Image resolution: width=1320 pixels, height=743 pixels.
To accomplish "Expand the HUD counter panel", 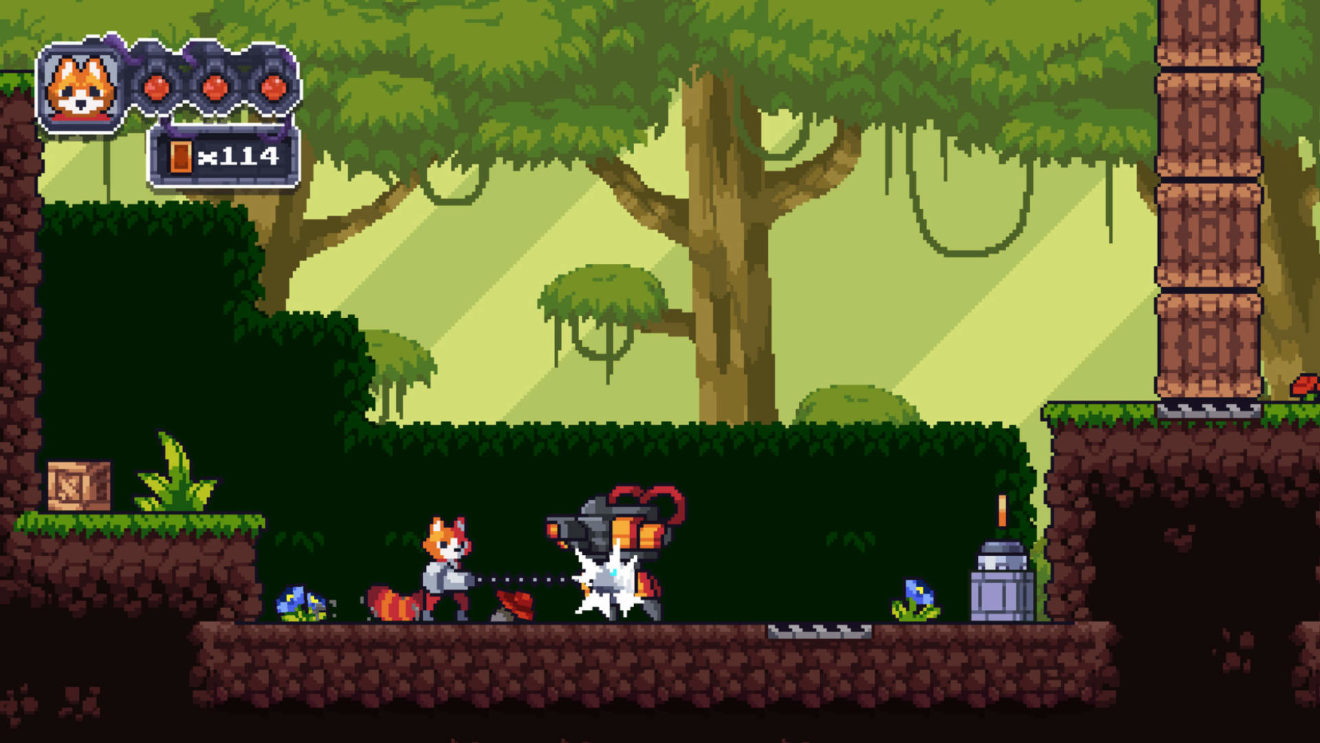I will [x=220, y=153].
